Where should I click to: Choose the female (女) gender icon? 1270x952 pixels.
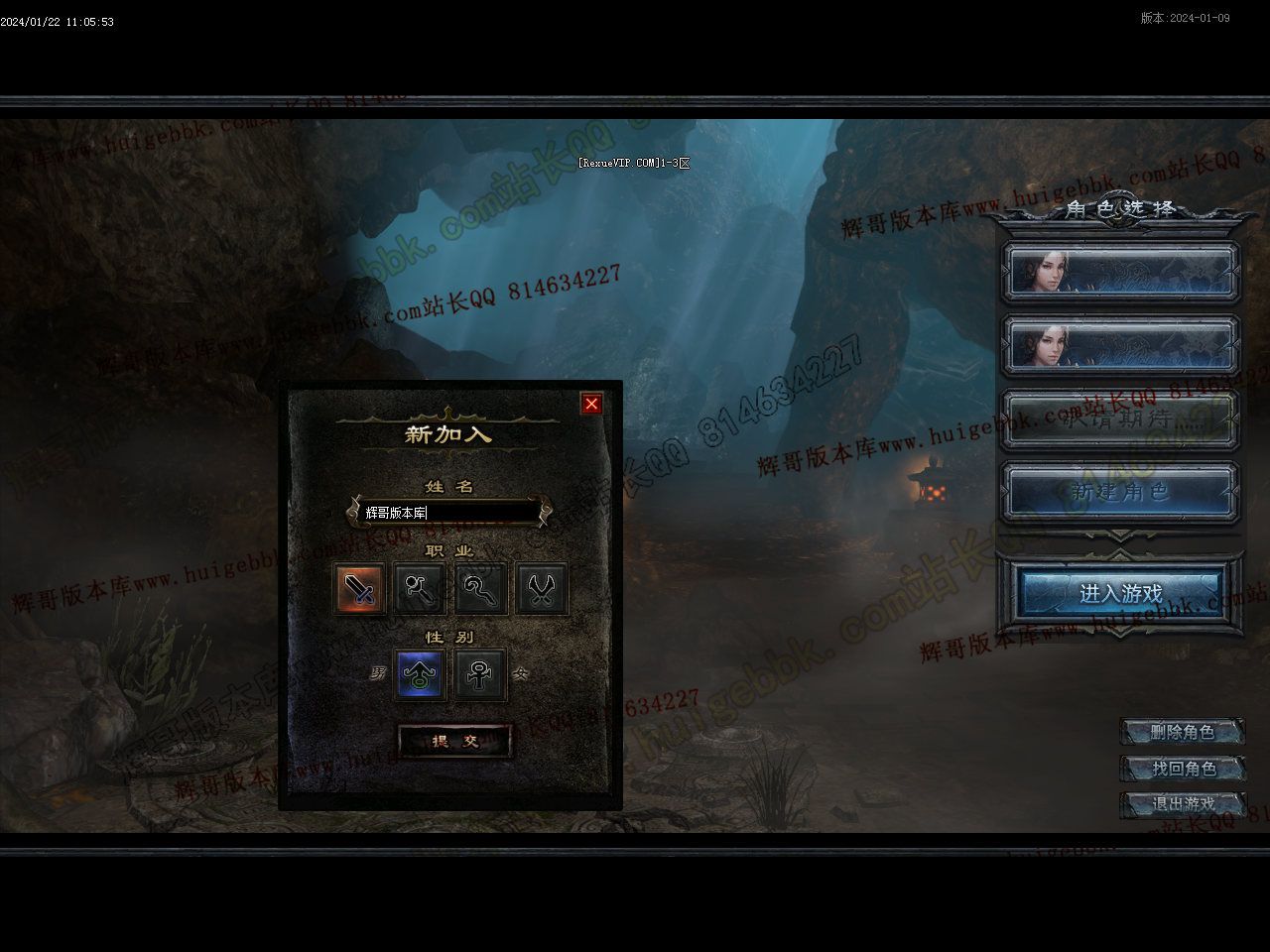click(481, 674)
